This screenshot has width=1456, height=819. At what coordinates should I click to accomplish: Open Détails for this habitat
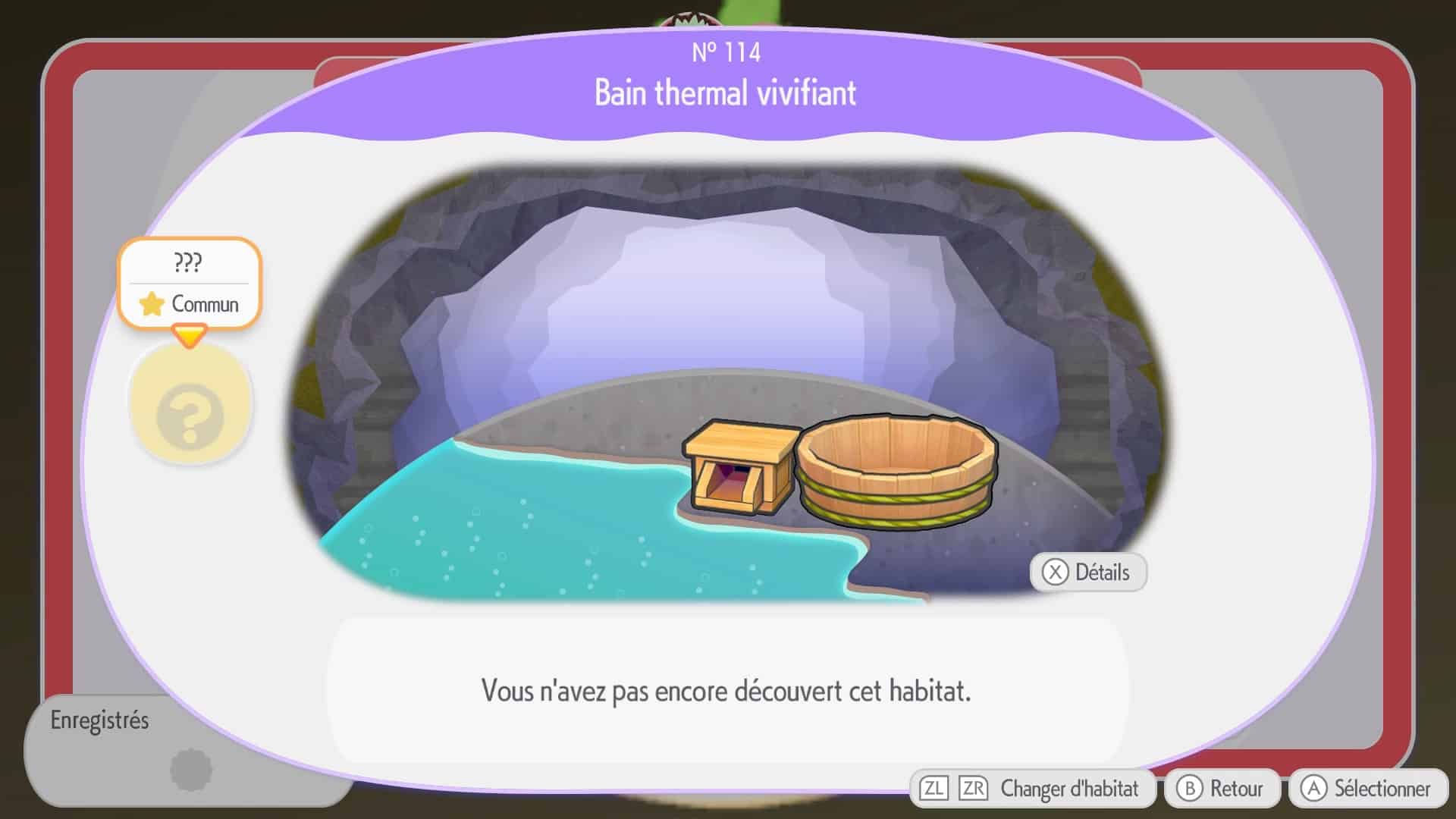point(1087,573)
